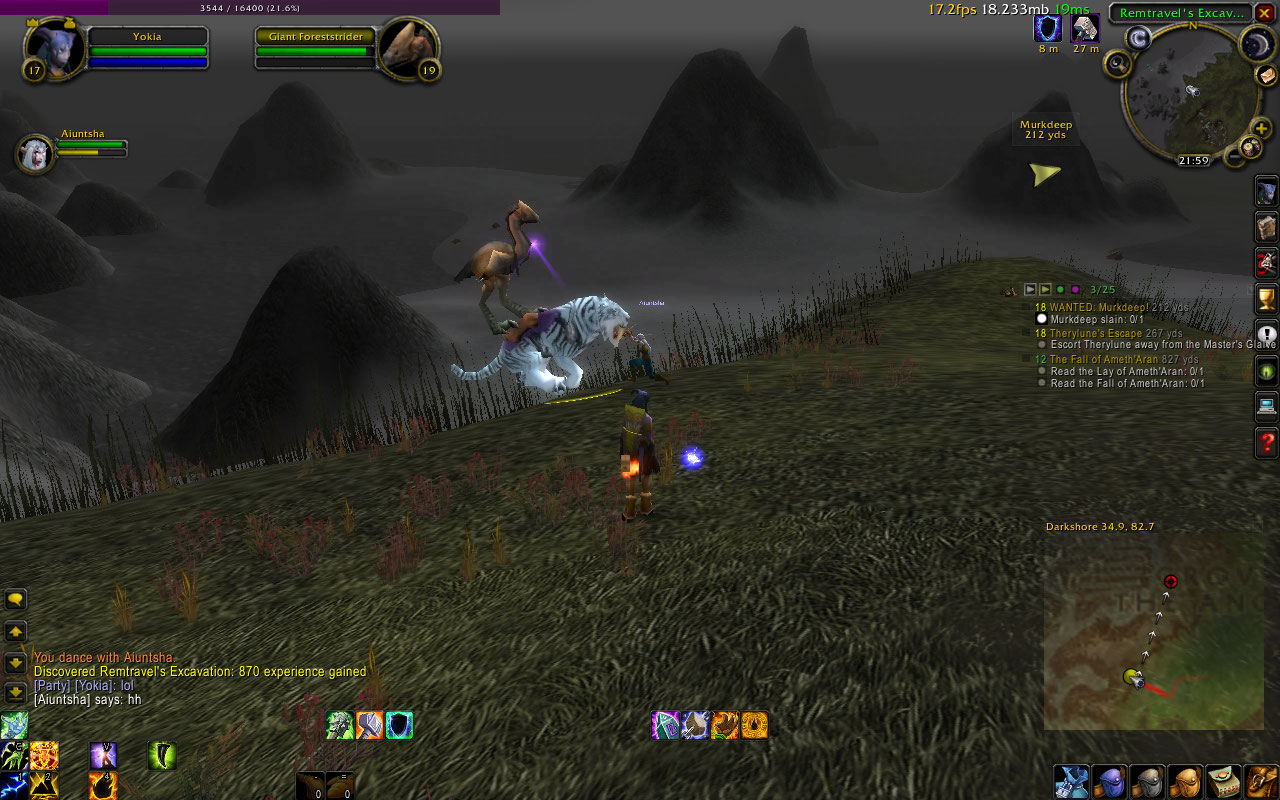
Task: Close the minimap with the red X
Action: 1265,13
